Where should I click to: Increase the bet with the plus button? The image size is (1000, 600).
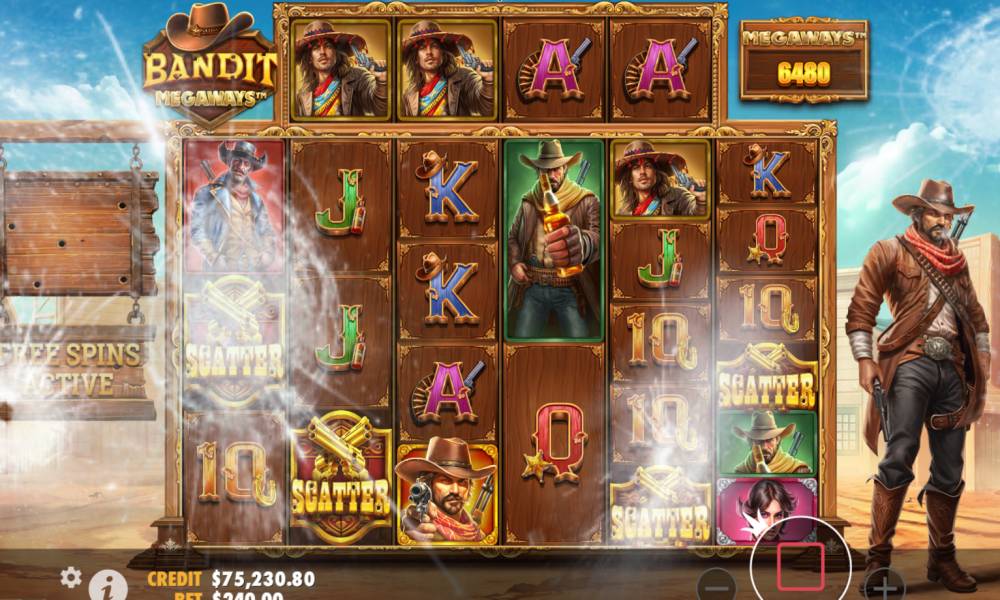click(x=882, y=584)
